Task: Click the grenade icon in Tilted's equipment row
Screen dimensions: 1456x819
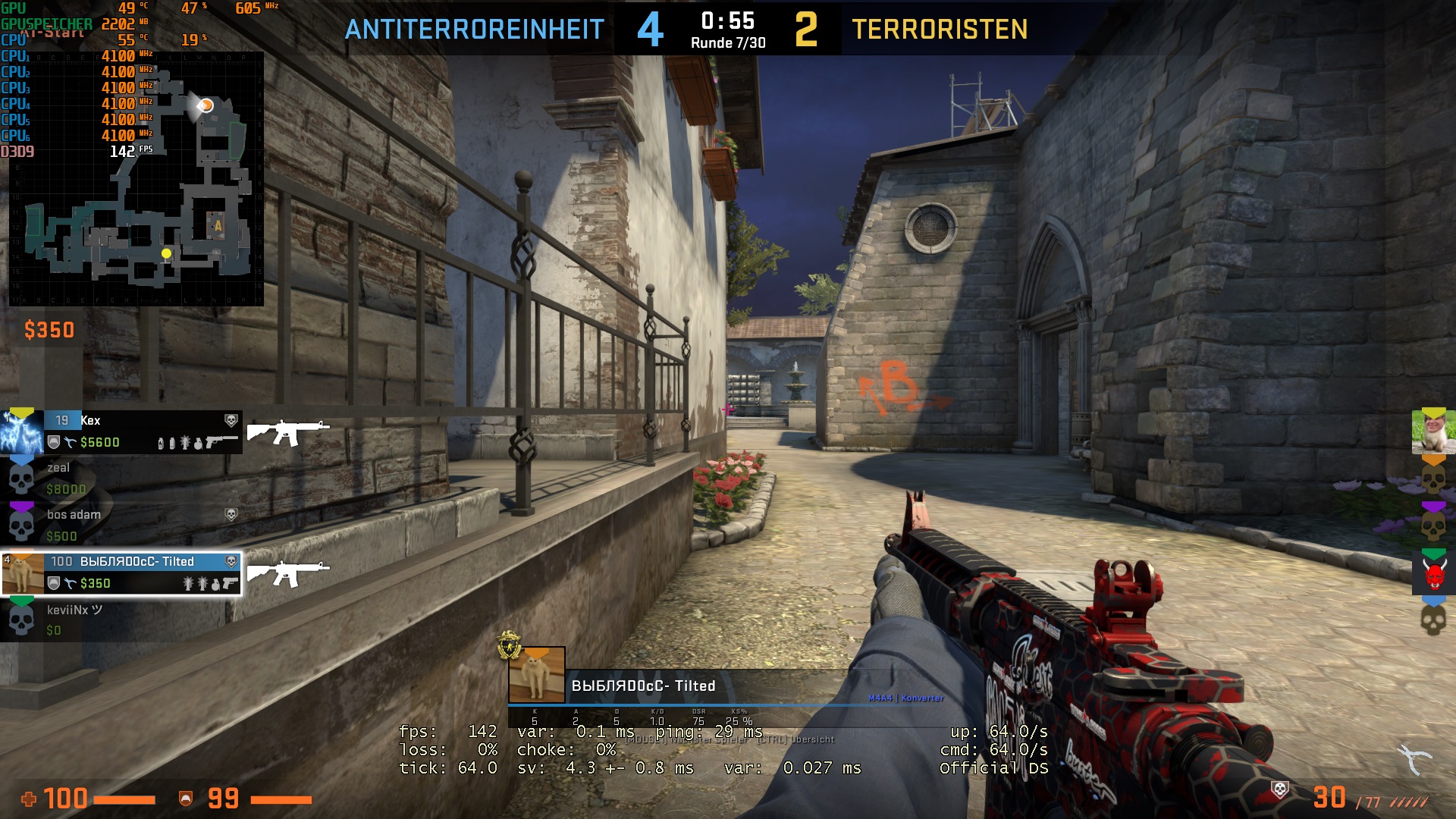Action: (215, 585)
